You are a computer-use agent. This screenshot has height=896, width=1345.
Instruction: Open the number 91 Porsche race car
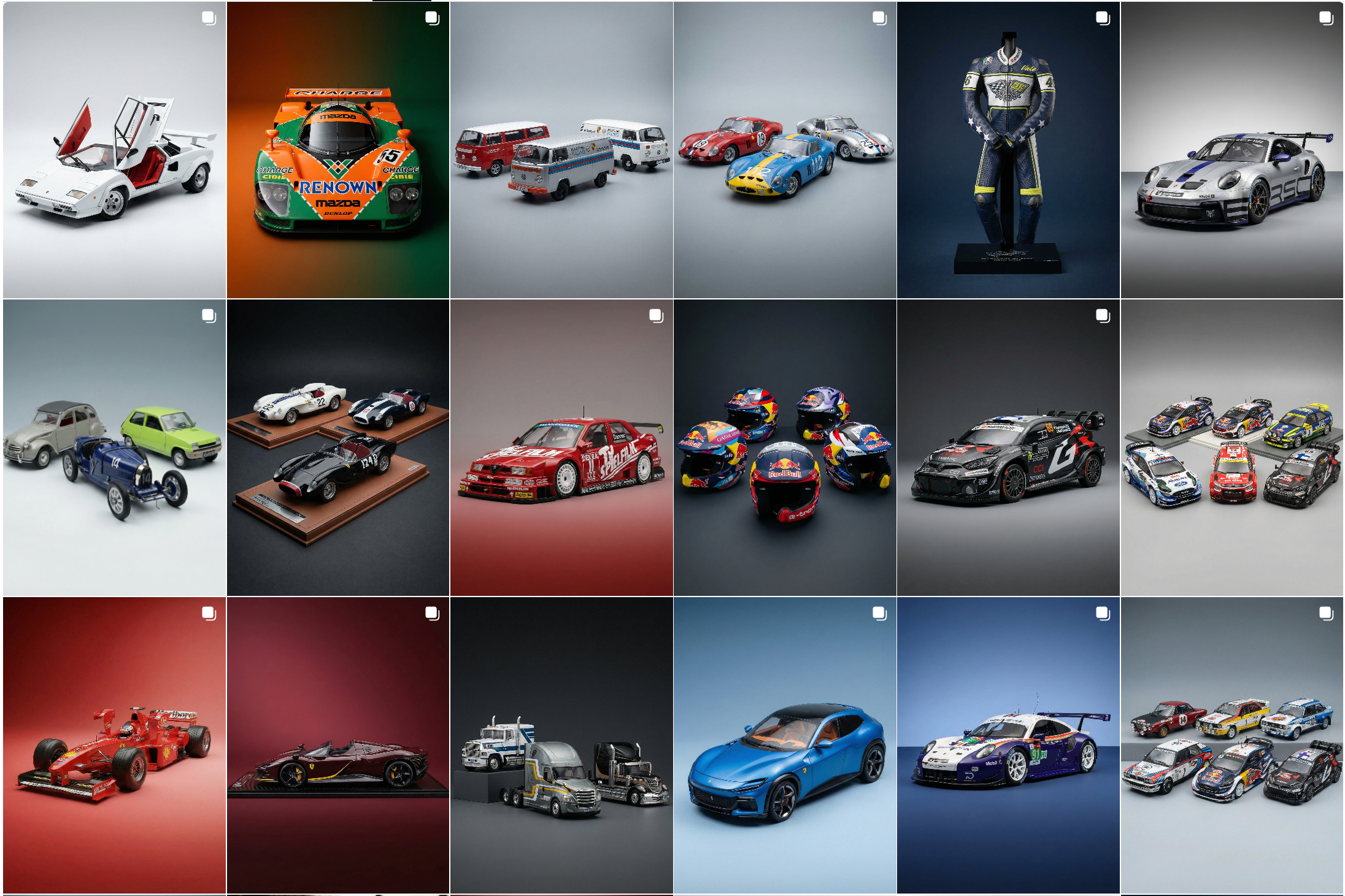point(1008,746)
